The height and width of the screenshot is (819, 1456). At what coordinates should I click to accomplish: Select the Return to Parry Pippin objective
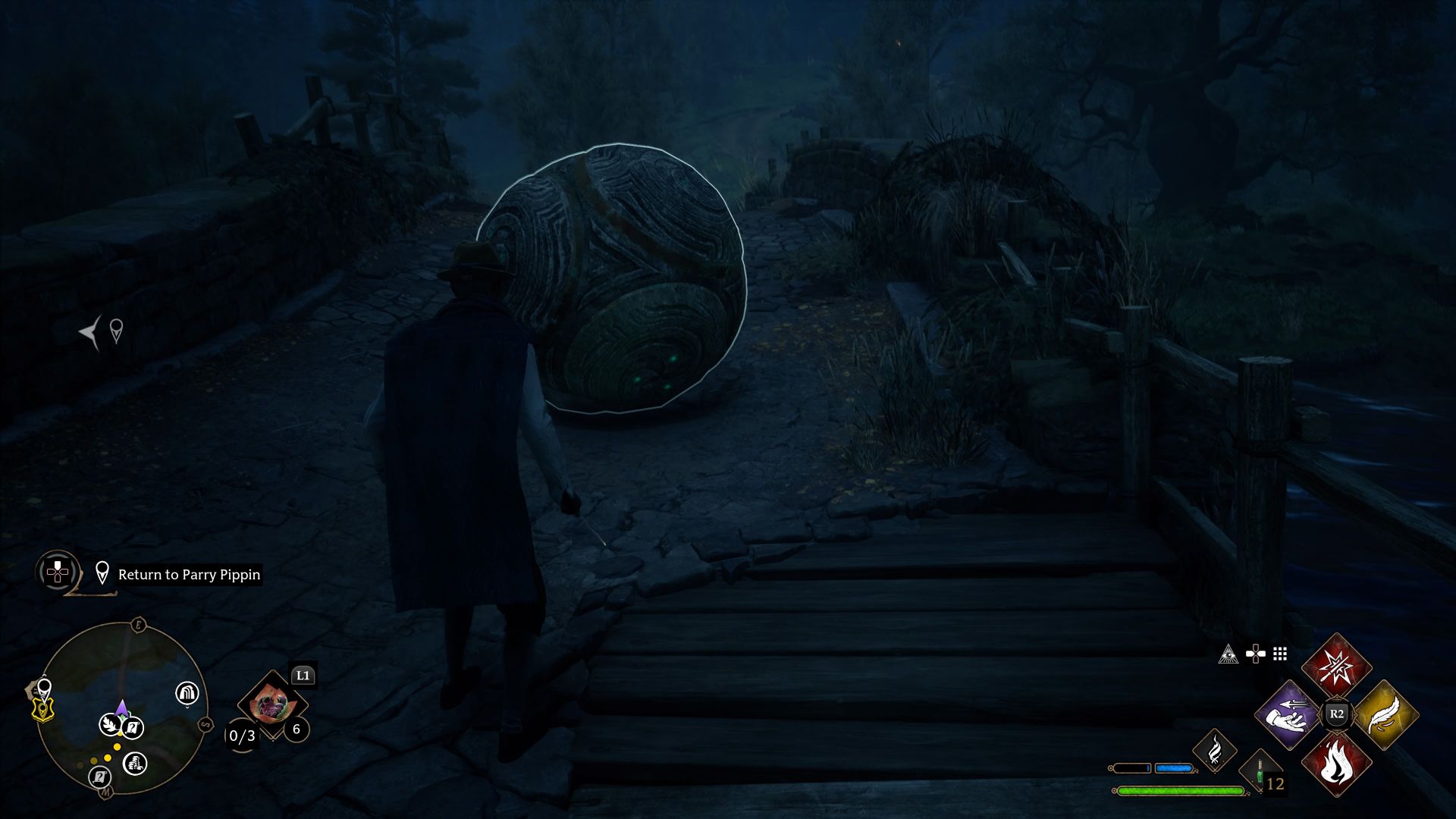[189, 575]
